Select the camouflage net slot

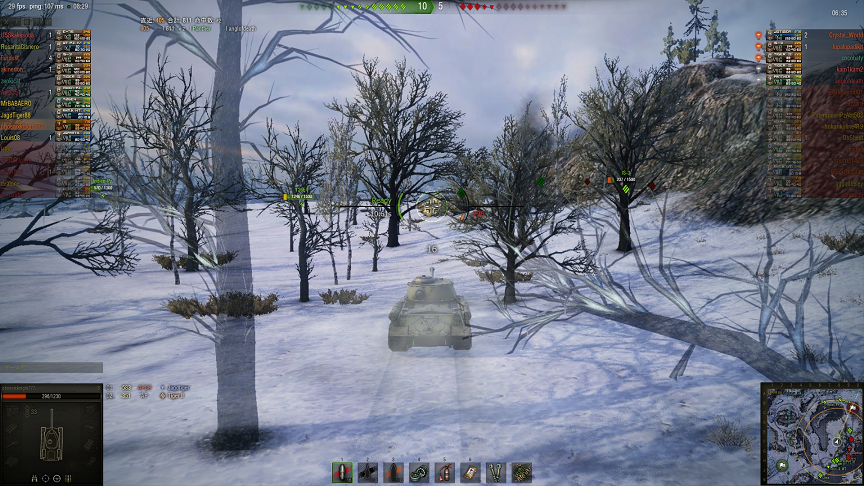tap(521, 472)
